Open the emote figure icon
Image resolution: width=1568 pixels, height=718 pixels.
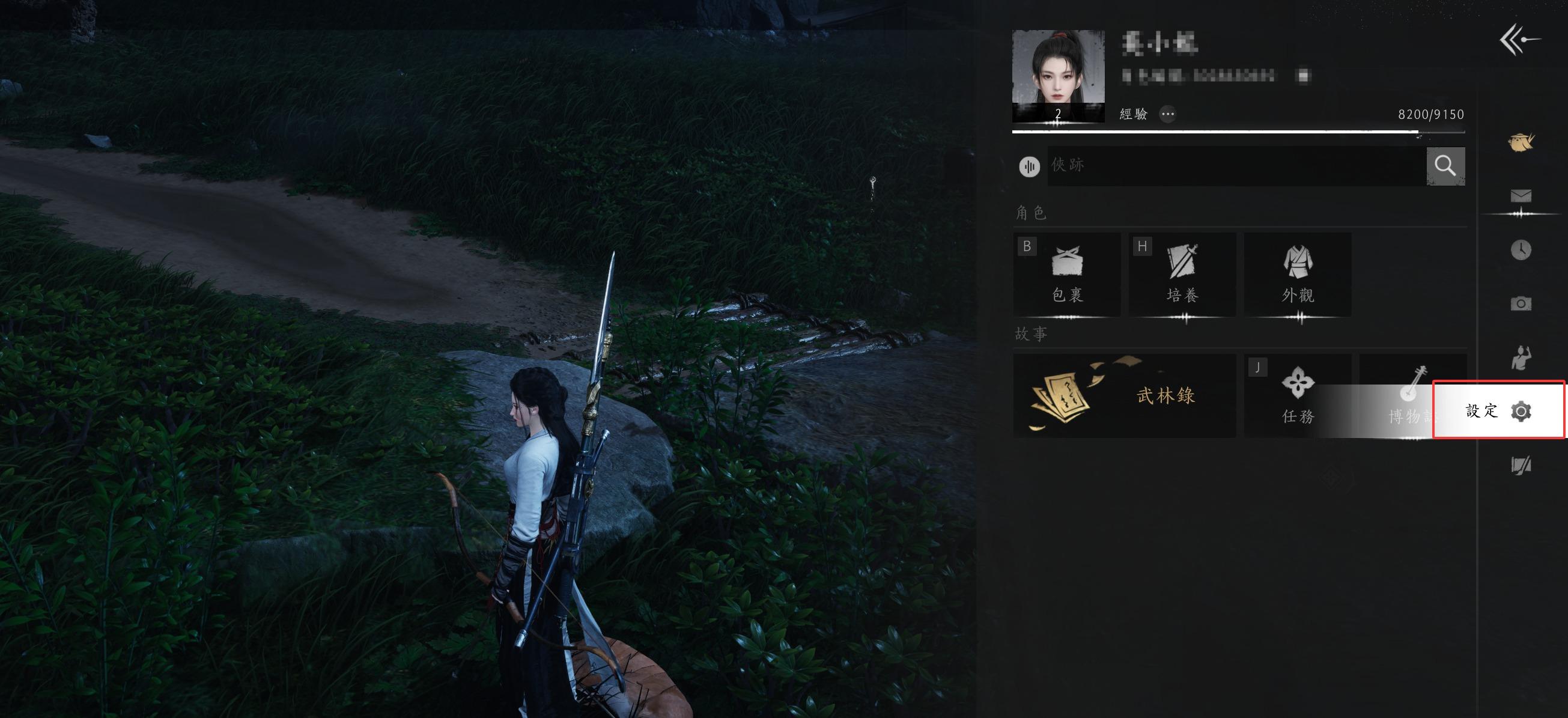1521,357
